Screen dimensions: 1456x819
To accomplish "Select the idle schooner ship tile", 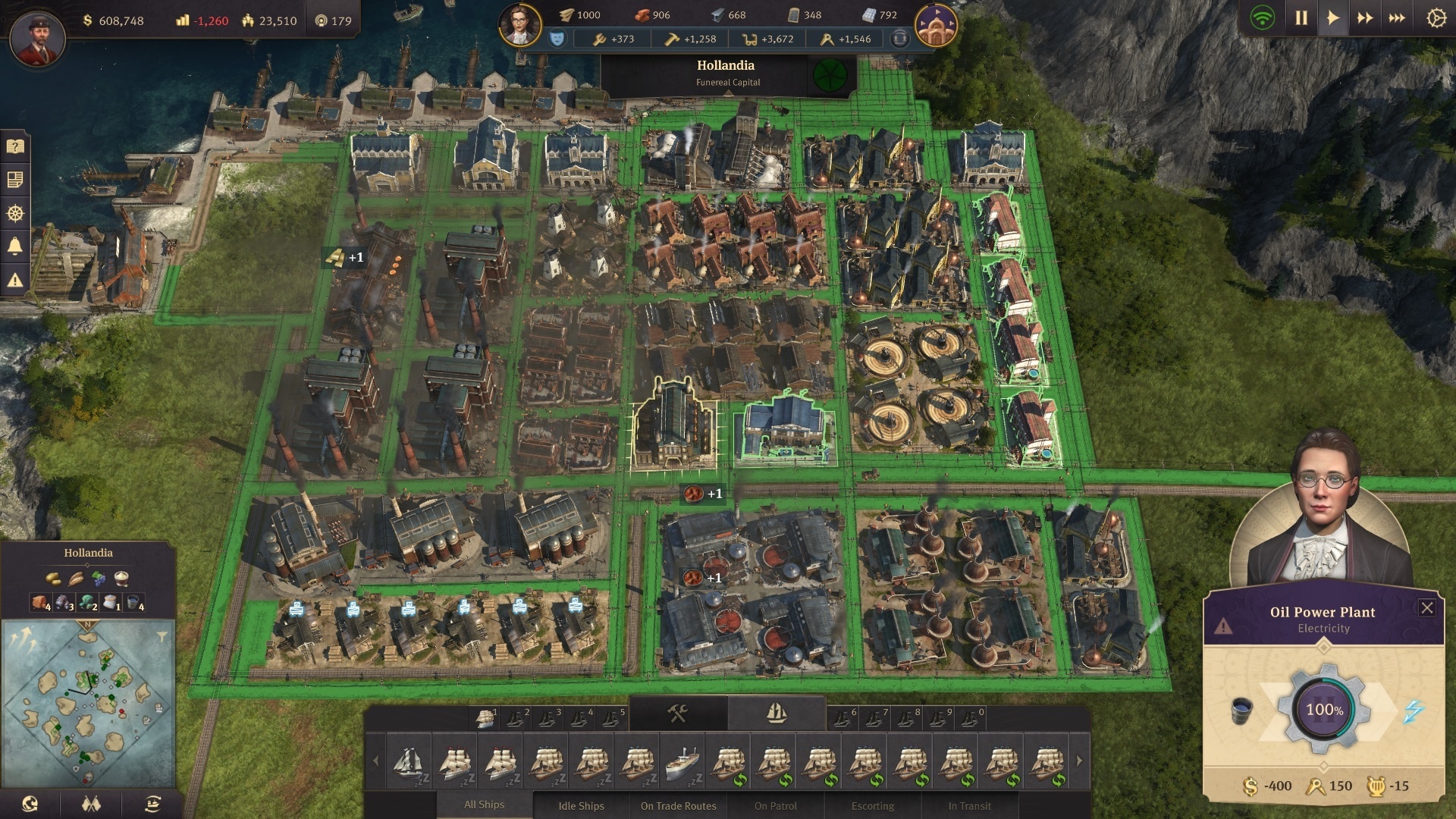I will 409,761.
